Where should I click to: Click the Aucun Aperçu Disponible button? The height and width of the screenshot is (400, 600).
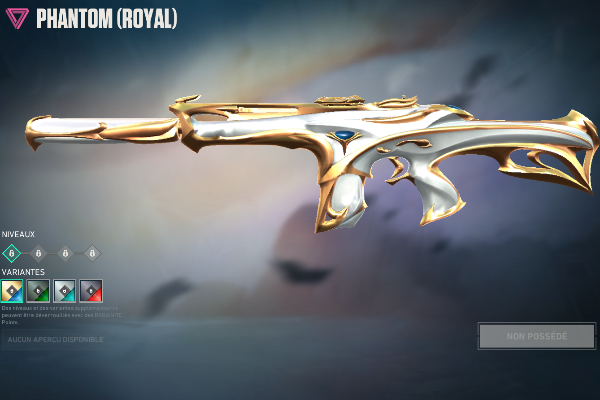(x=55, y=340)
